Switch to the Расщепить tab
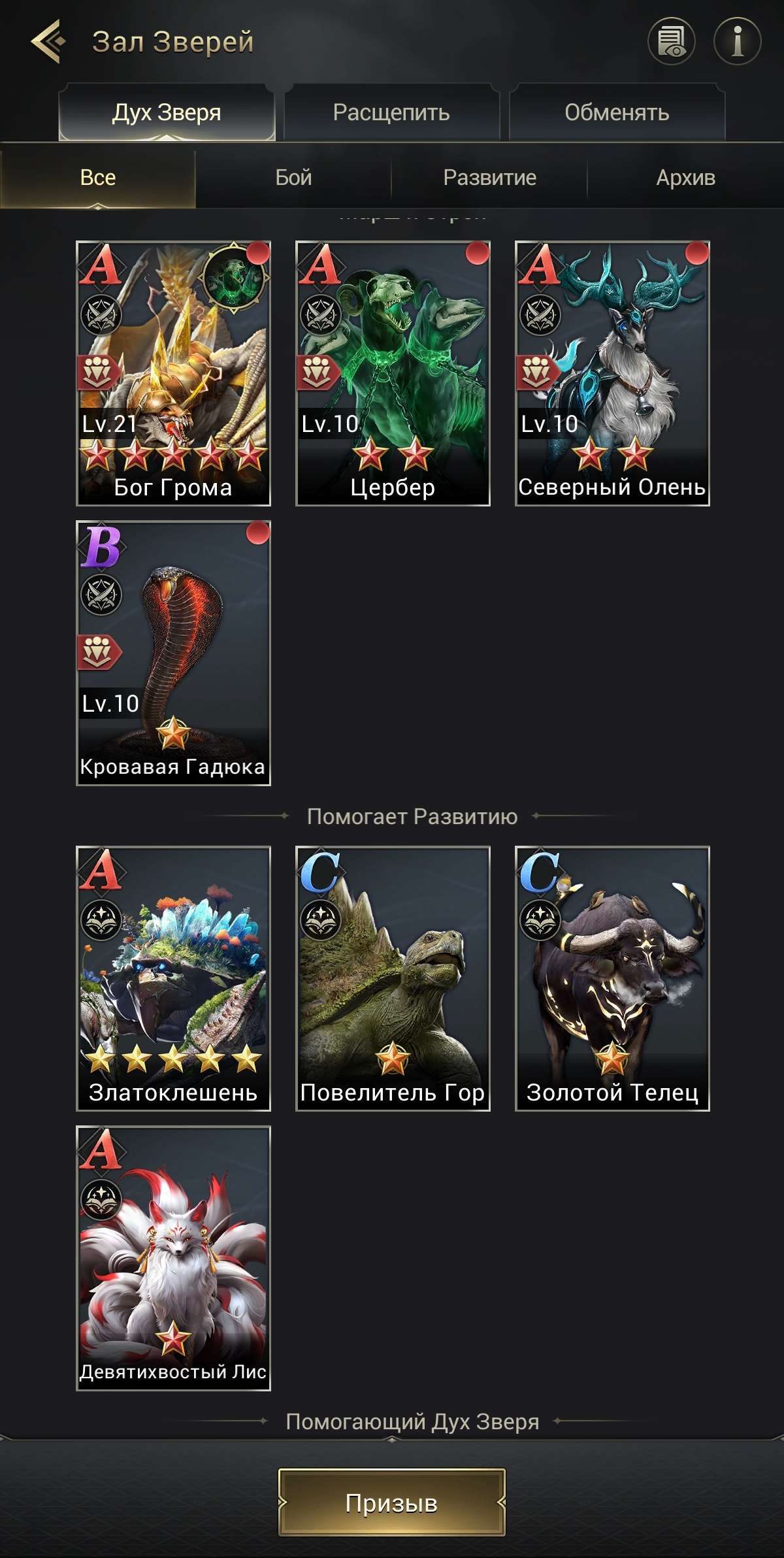Viewport: 784px width, 1558px height. tap(391, 112)
